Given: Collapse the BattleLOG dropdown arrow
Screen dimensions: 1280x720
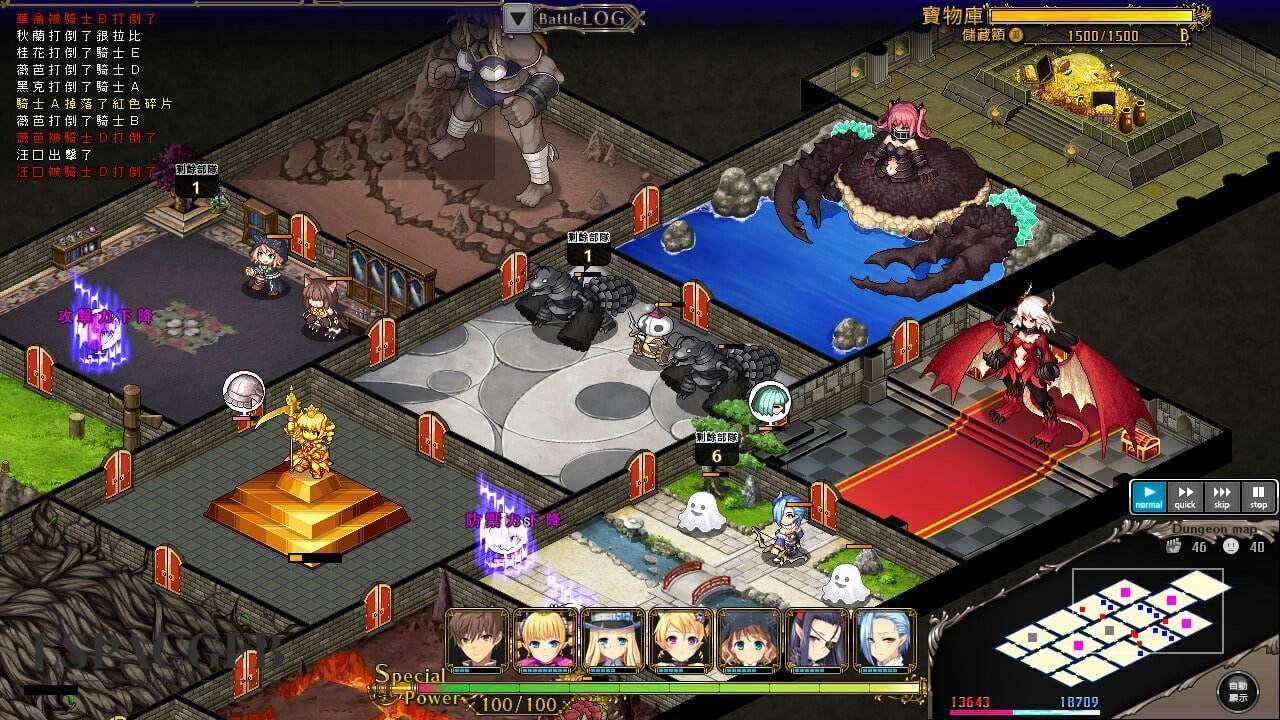Looking at the screenshot, I should [517, 17].
